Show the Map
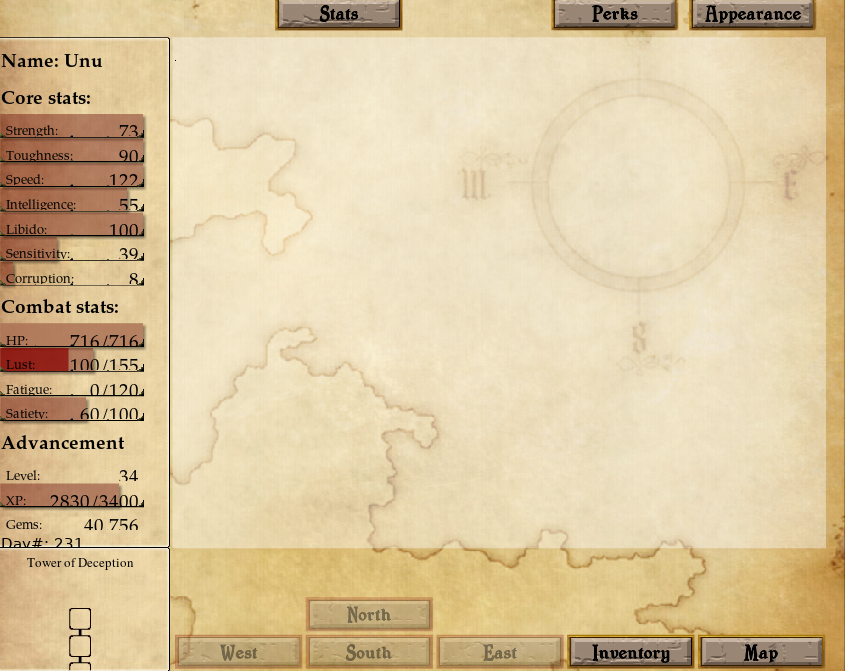Image resolution: width=845 pixels, height=671 pixels. tap(761, 653)
